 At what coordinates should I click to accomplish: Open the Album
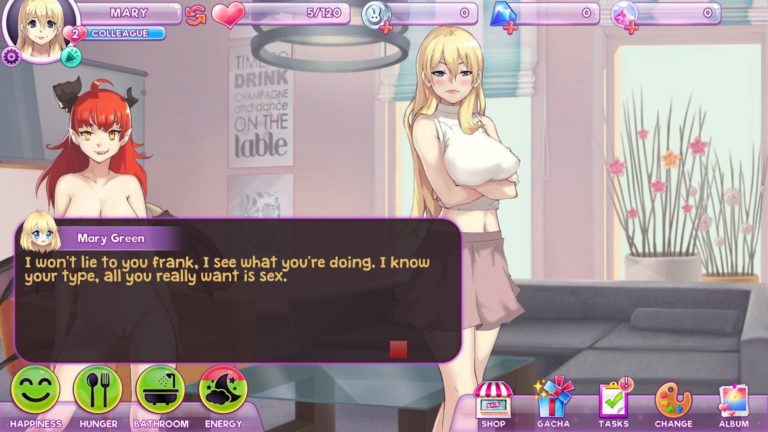click(x=733, y=400)
